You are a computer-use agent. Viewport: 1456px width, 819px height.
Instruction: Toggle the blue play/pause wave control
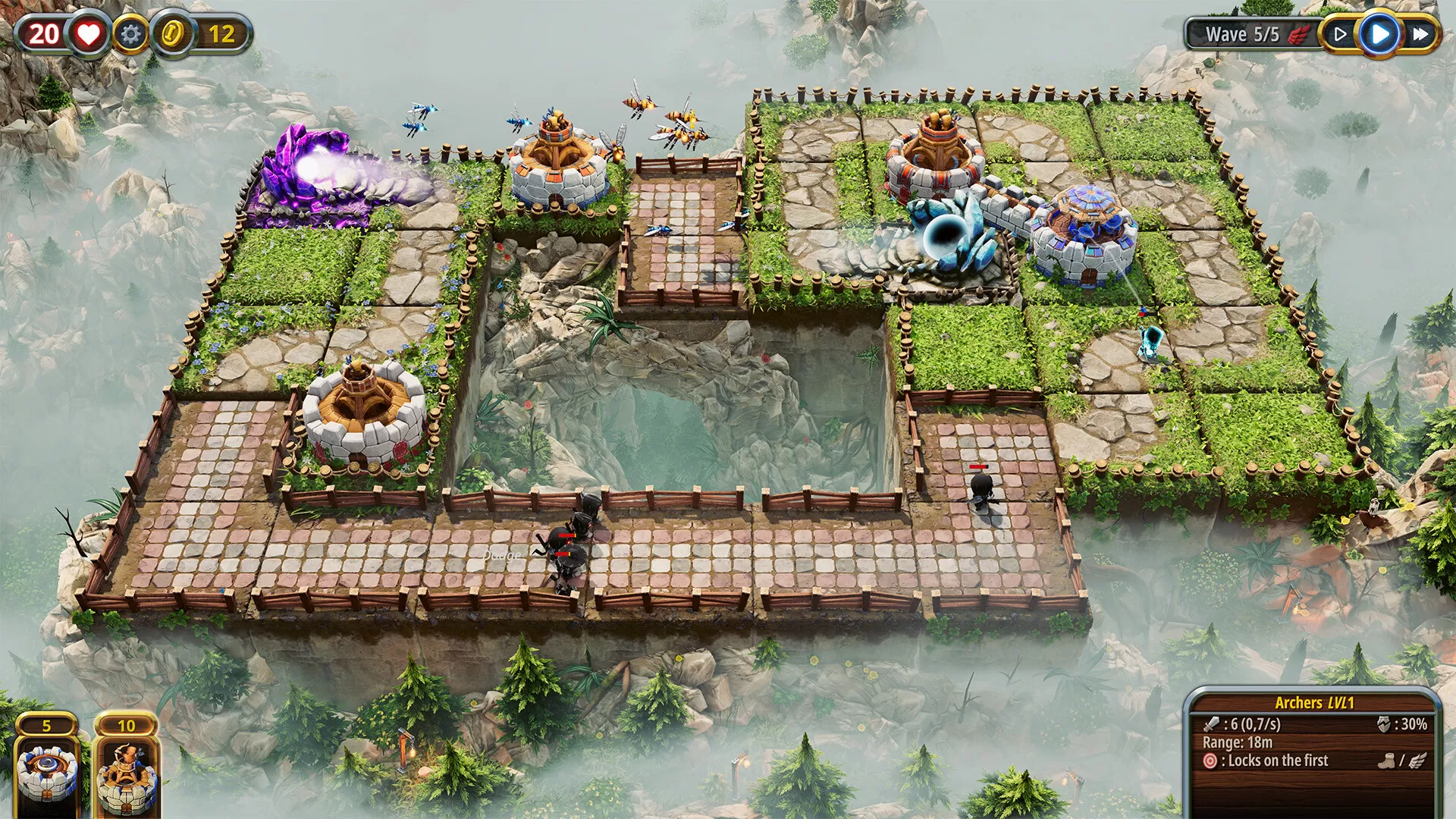pyautogui.click(x=1379, y=33)
